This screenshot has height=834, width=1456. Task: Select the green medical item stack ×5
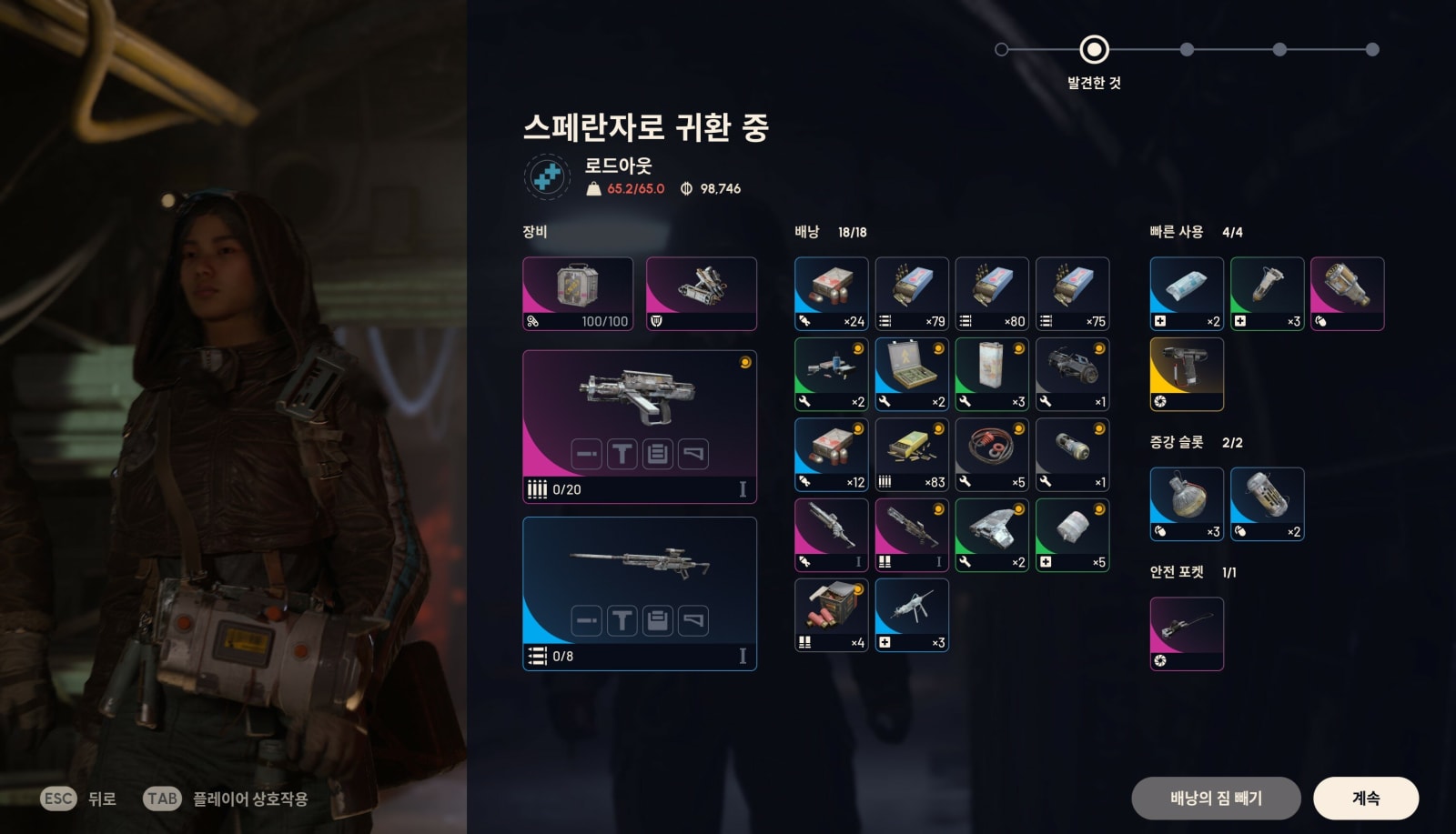1072,535
